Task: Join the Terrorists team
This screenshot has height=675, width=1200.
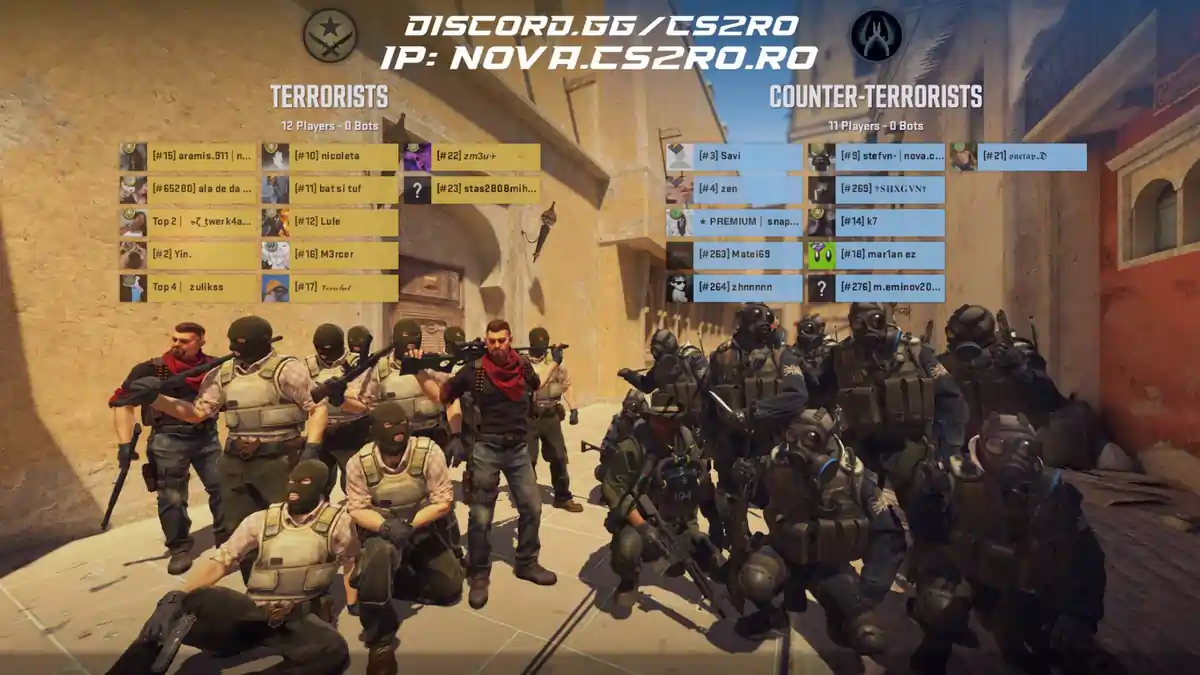Action: pyautogui.click(x=329, y=97)
